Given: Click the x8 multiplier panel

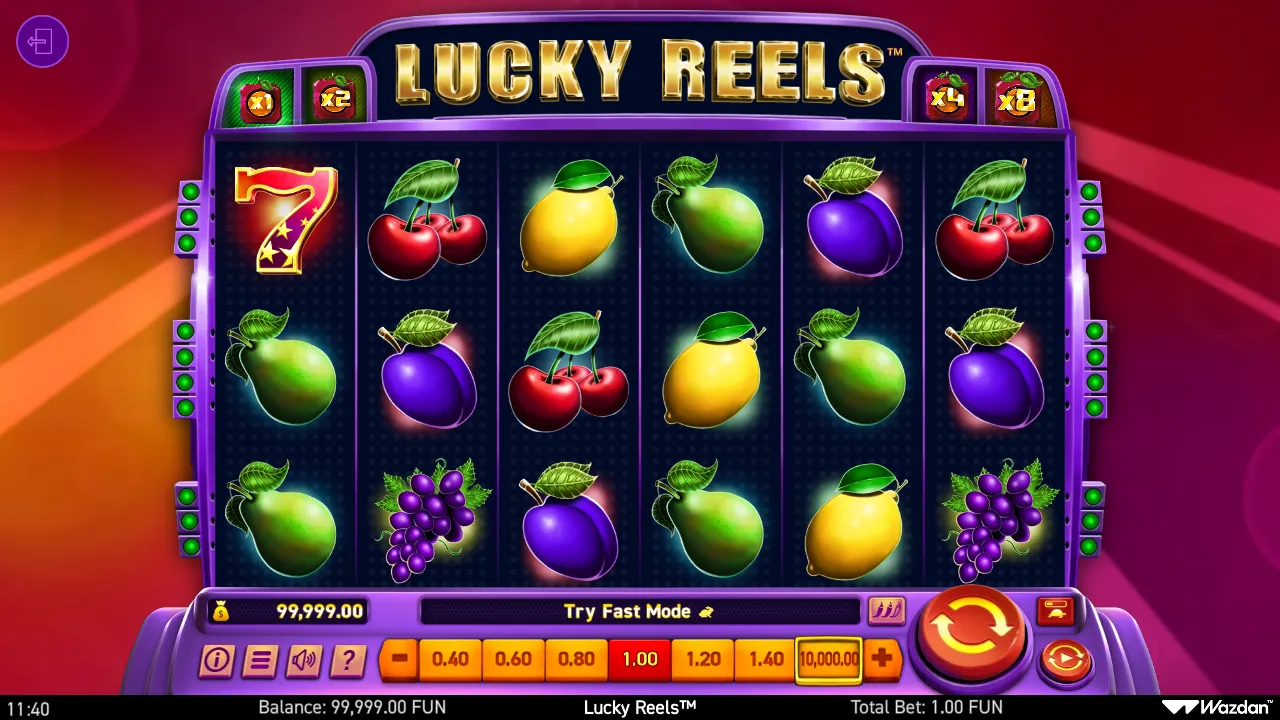Looking at the screenshot, I should tap(1017, 98).
